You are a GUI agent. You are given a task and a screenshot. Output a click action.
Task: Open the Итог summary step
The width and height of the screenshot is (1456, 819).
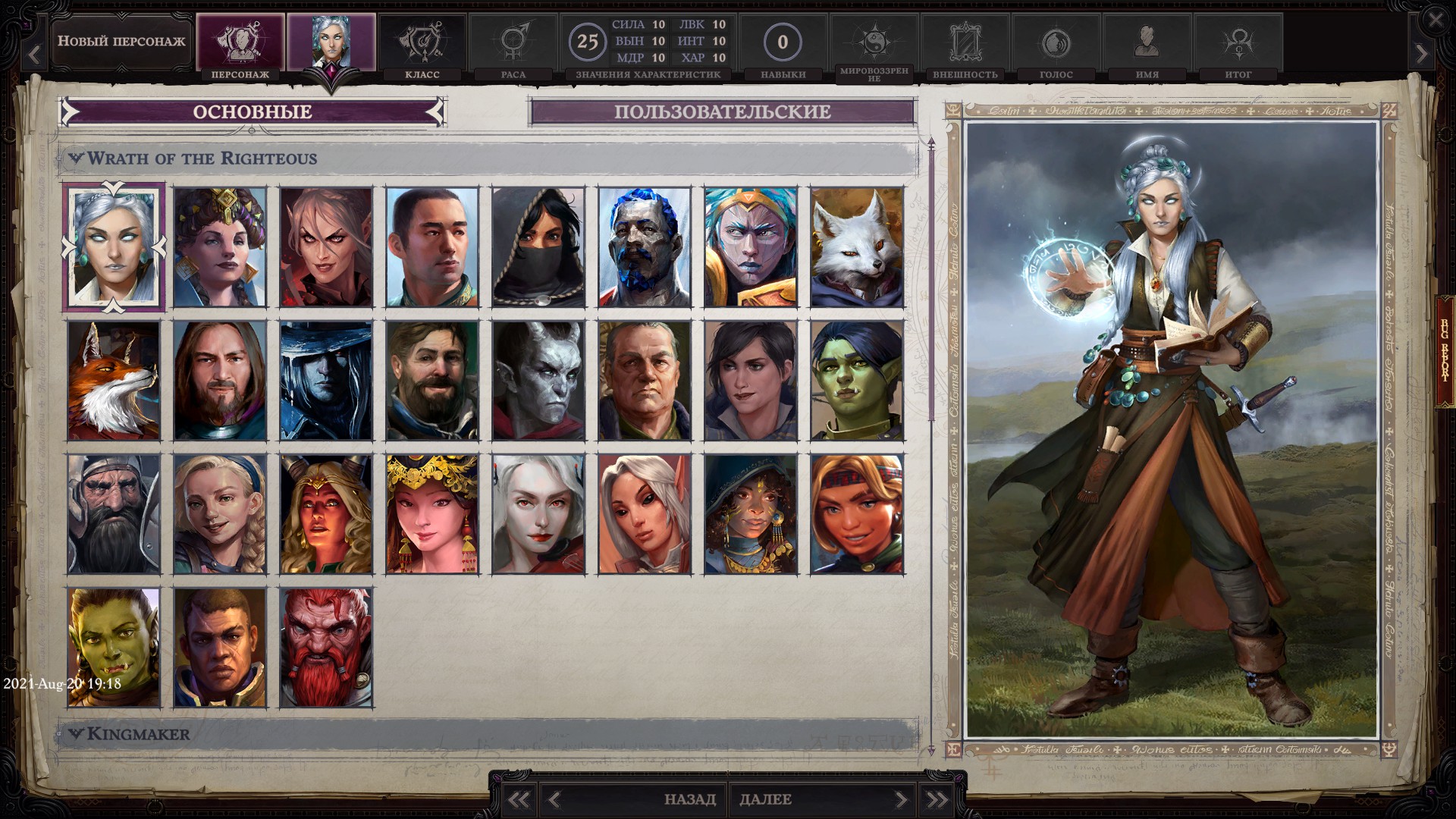1238,45
